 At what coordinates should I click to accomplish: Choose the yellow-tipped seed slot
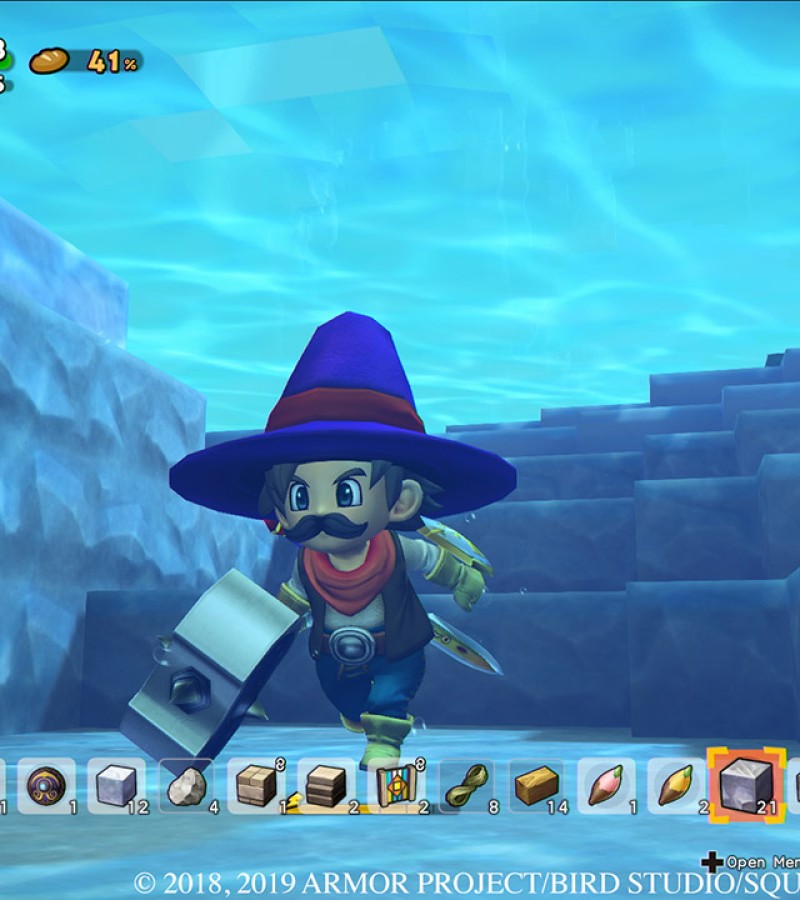[676, 786]
